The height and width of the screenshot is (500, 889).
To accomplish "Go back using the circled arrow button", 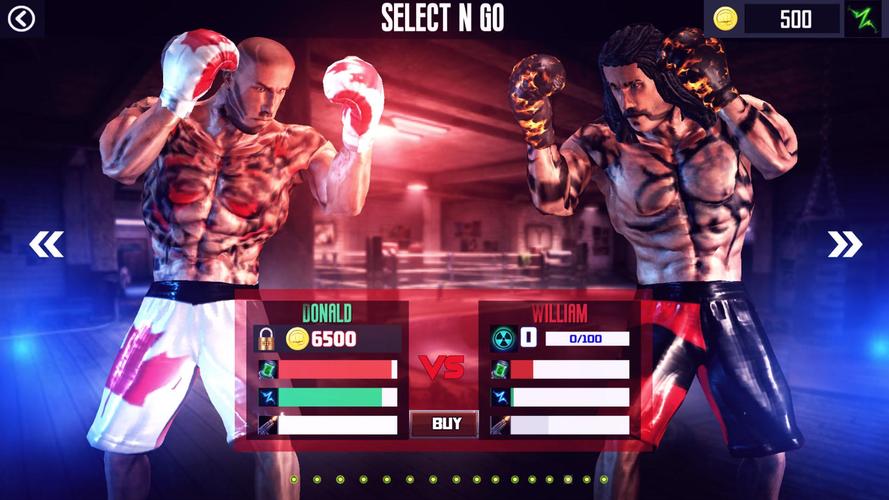I will click(20, 19).
